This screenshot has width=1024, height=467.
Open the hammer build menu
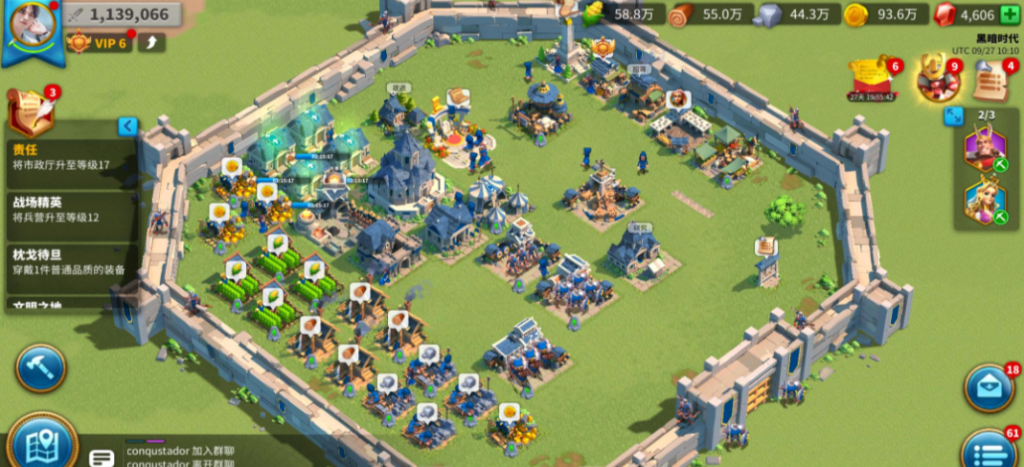[x=40, y=368]
